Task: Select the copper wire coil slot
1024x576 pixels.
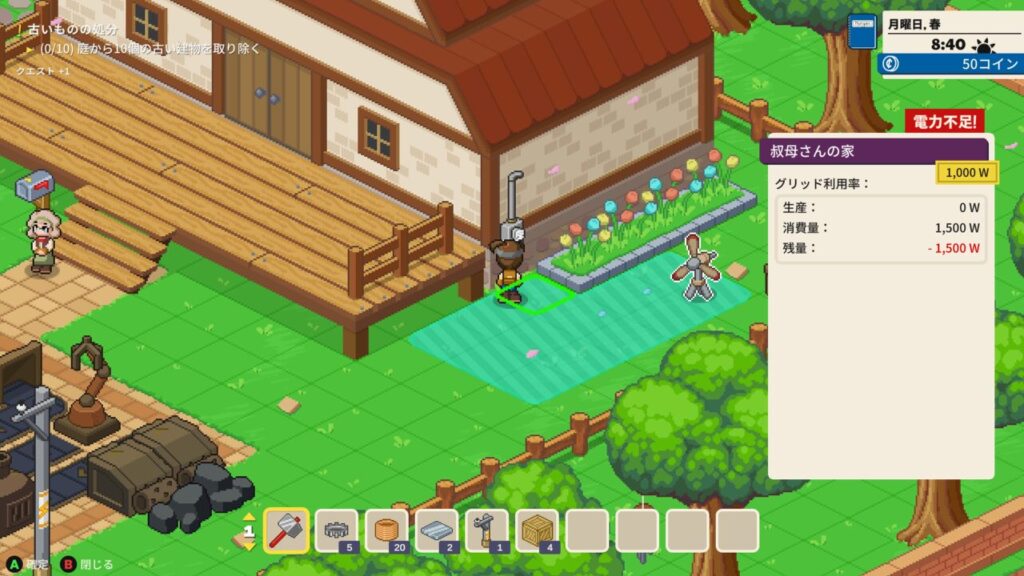Action: (386, 530)
